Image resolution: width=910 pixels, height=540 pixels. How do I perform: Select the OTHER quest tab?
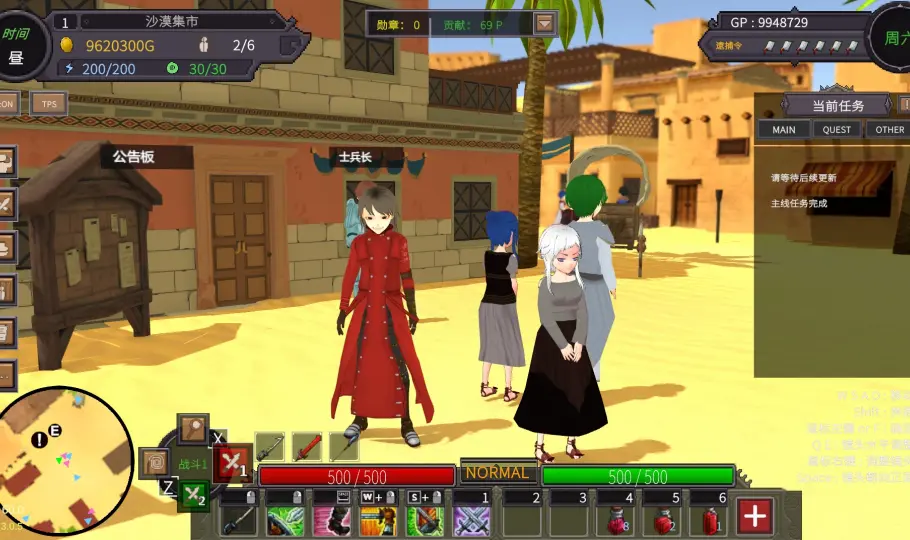point(888,129)
